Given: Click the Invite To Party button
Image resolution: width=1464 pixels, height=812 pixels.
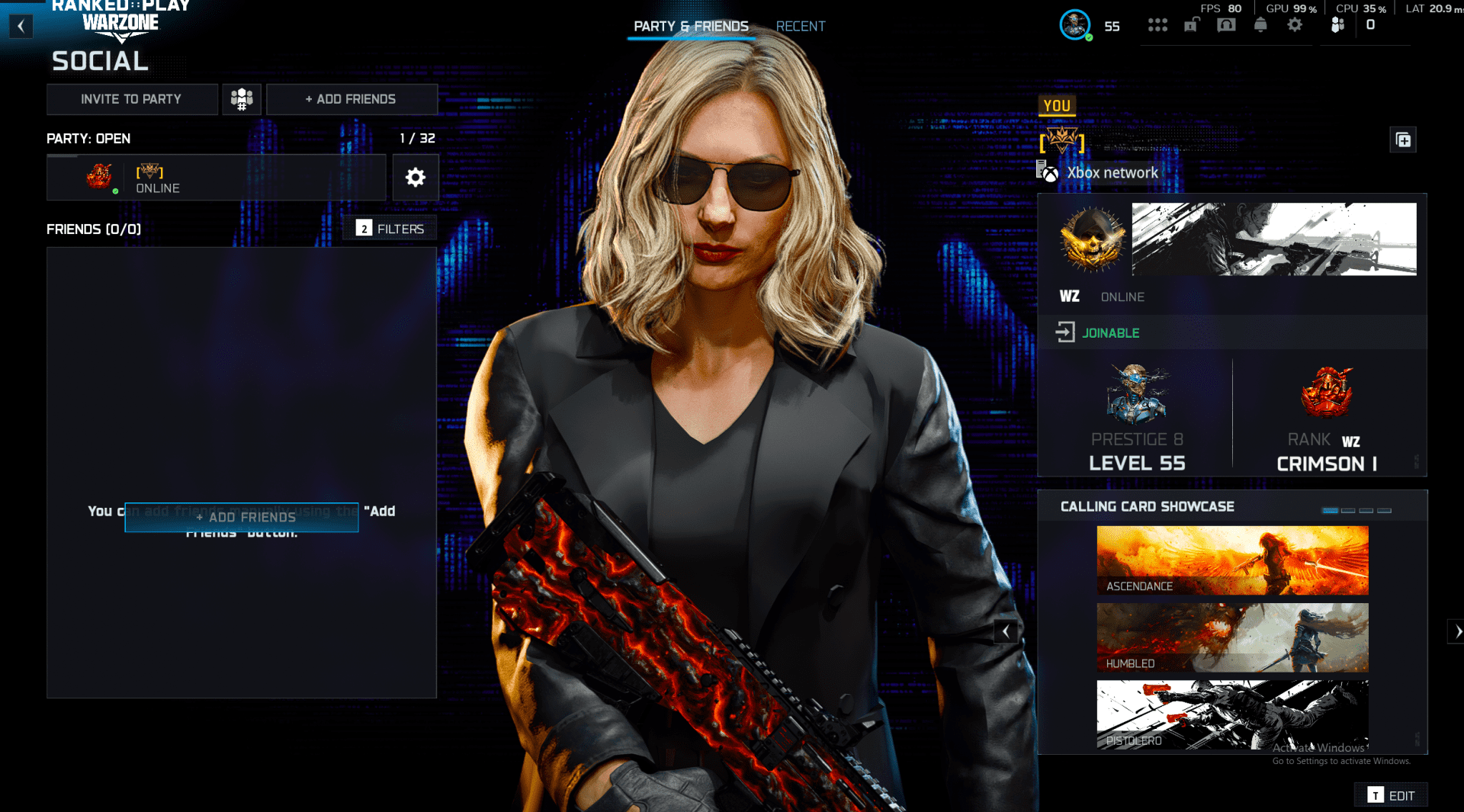Looking at the screenshot, I should coord(132,98).
